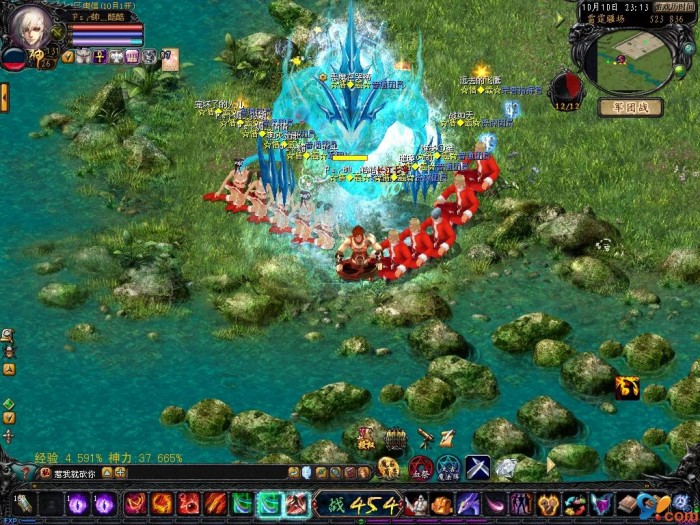700x525 pixels.
Task: Open the treasure chest icon above the hotbar
Action: tap(396, 438)
